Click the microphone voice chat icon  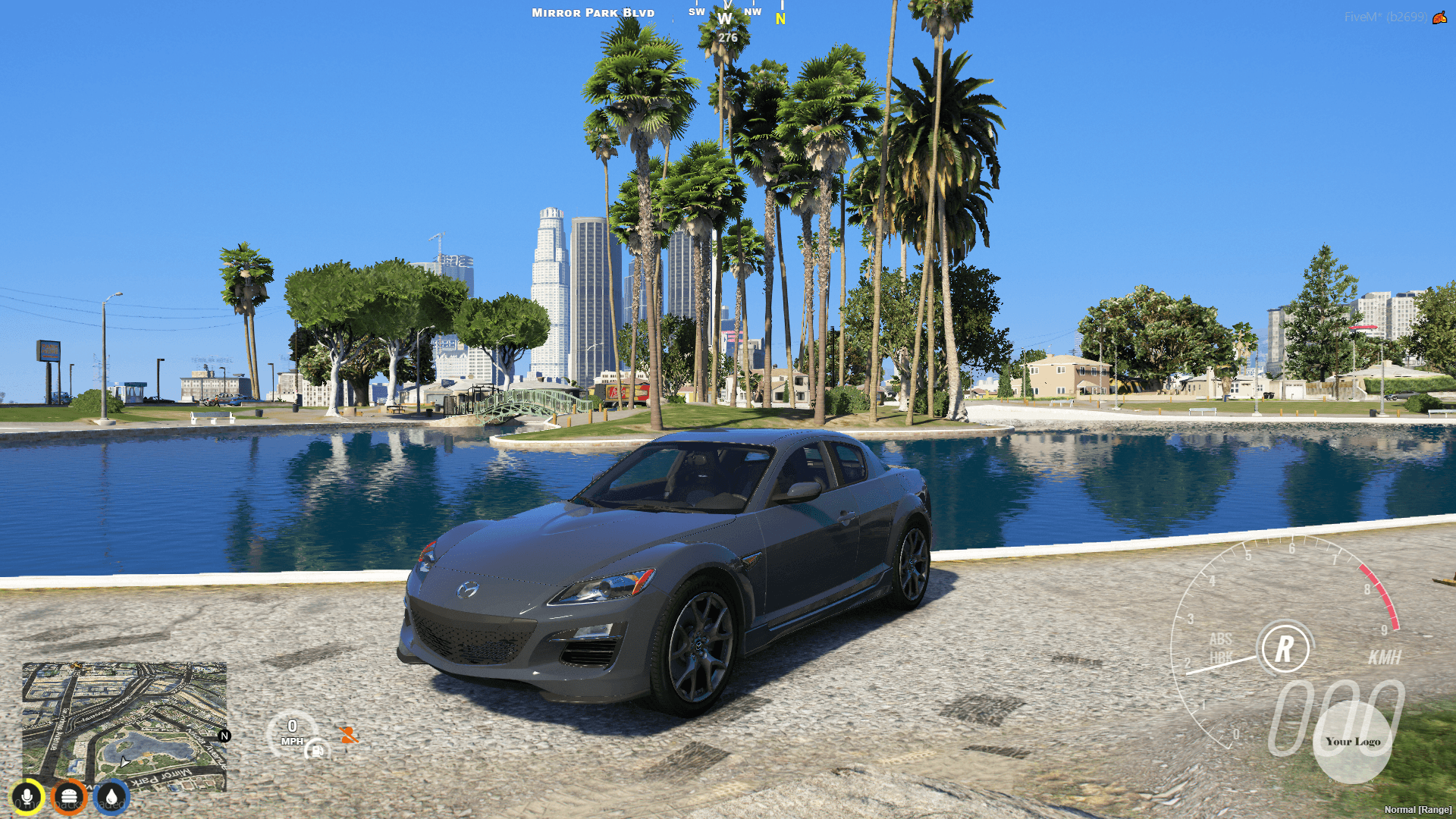(x=28, y=795)
